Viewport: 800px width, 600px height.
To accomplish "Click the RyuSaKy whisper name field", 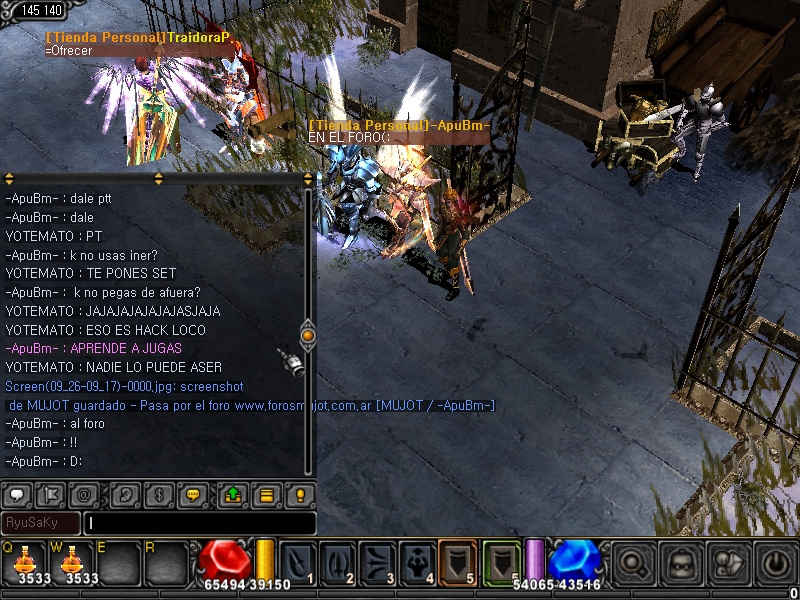I will pos(40,523).
